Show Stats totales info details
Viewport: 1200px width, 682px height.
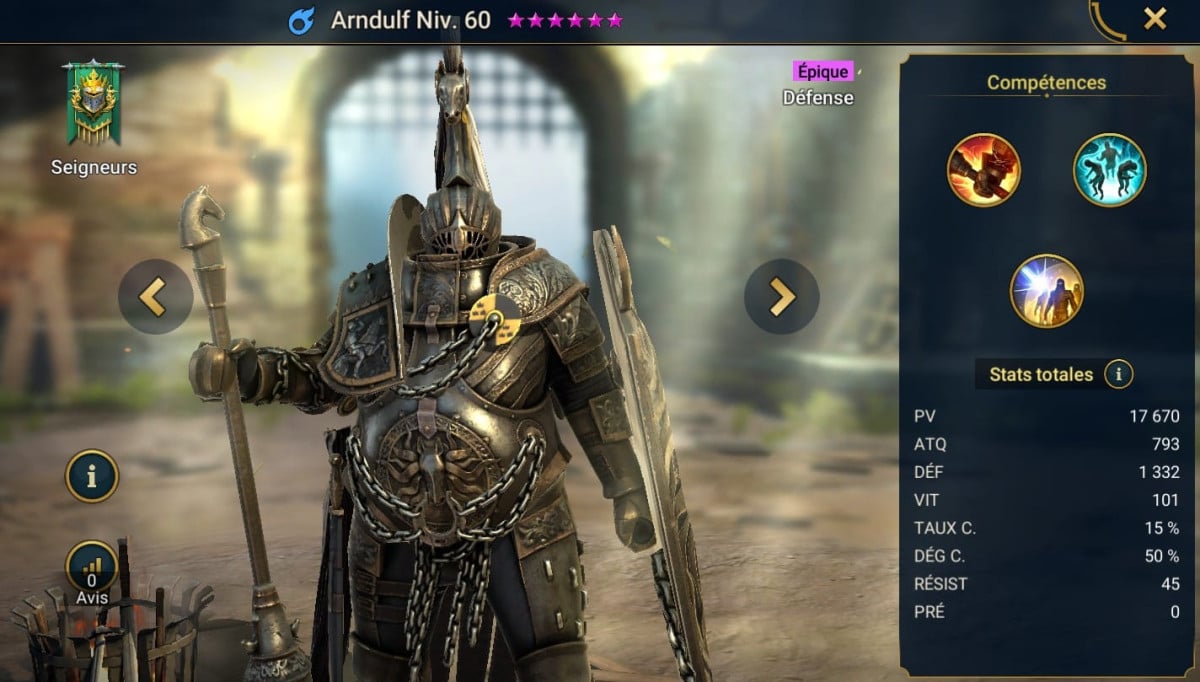pyautogui.click(x=1118, y=375)
